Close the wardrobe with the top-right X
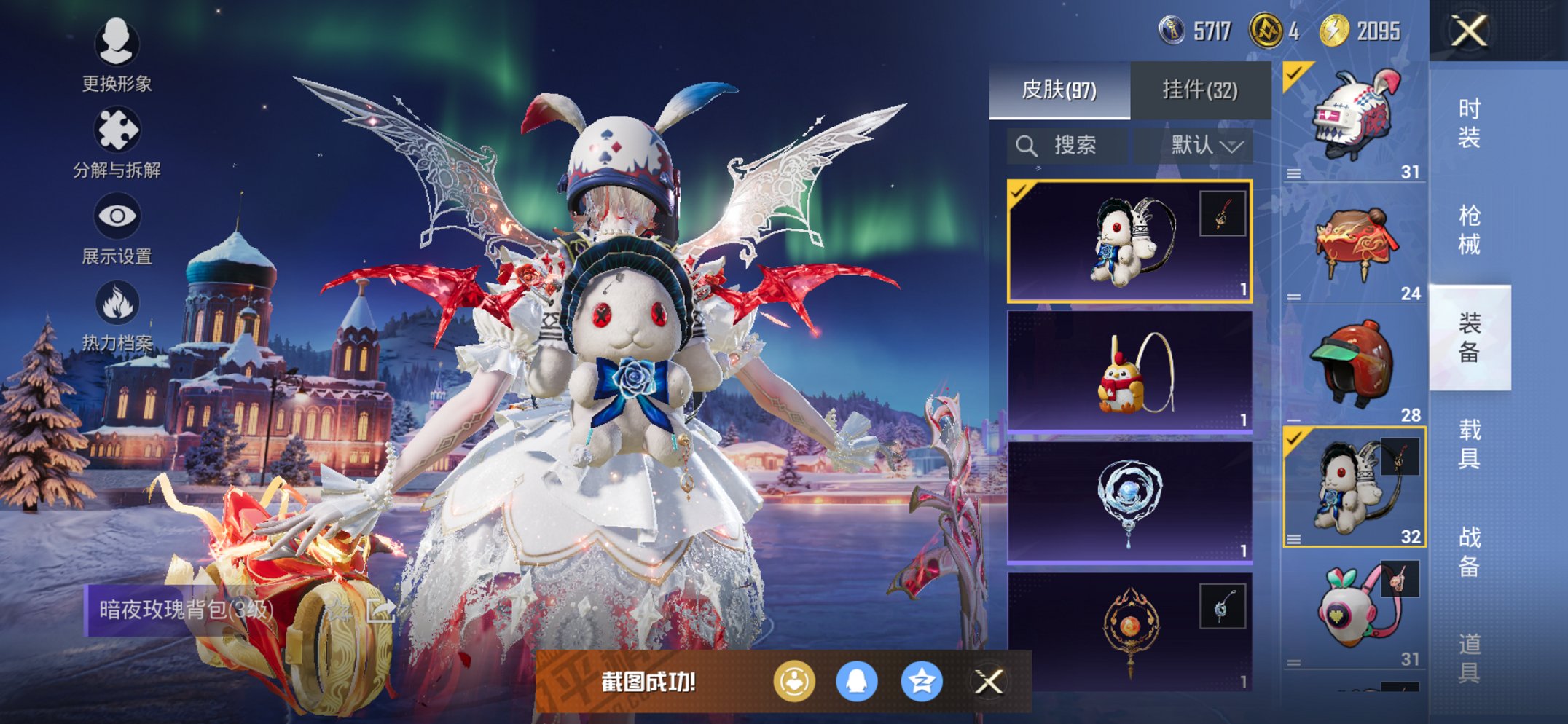 pyautogui.click(x=1468, y=31)
